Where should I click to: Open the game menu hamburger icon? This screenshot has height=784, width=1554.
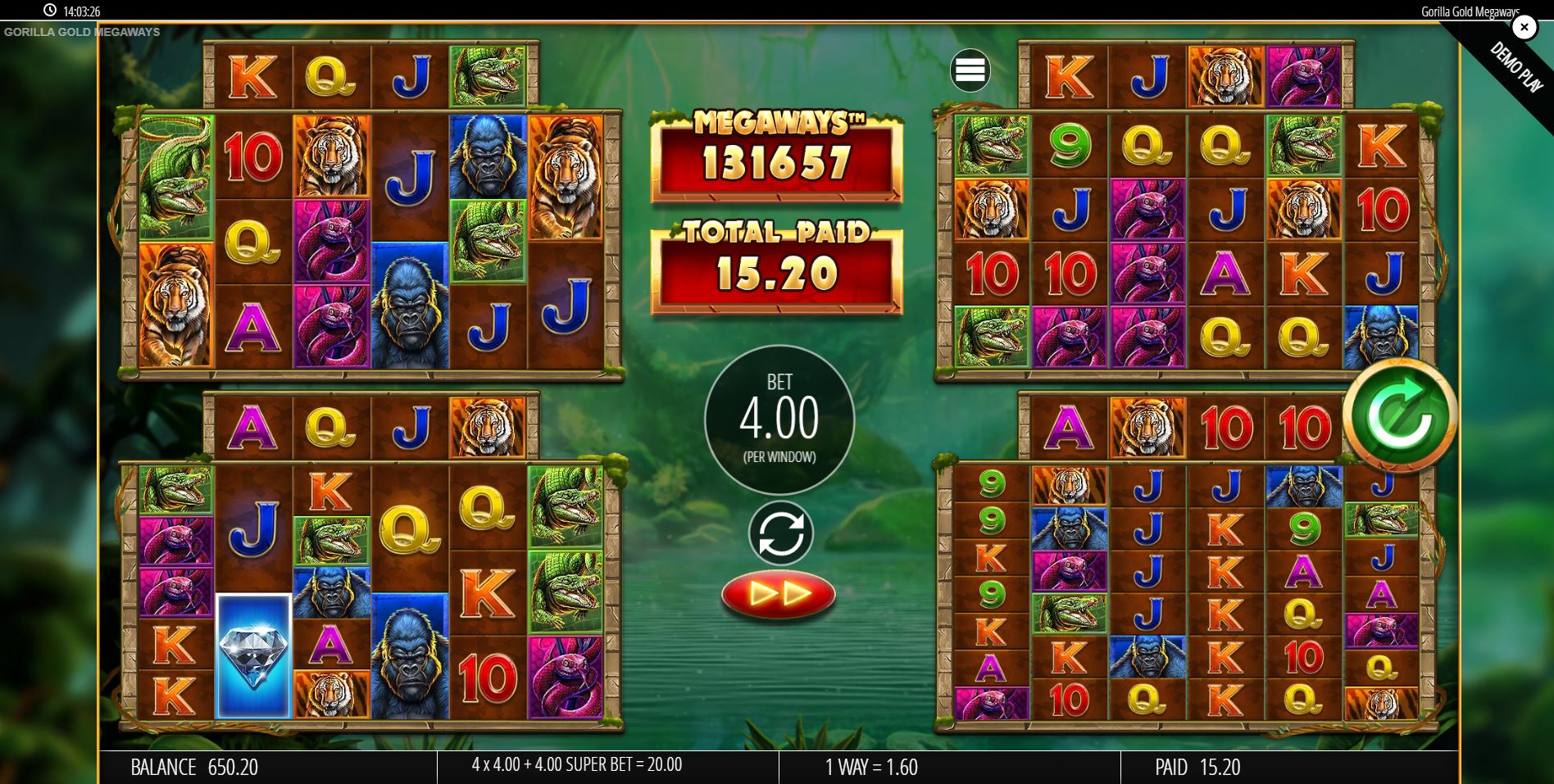[970, 70]
